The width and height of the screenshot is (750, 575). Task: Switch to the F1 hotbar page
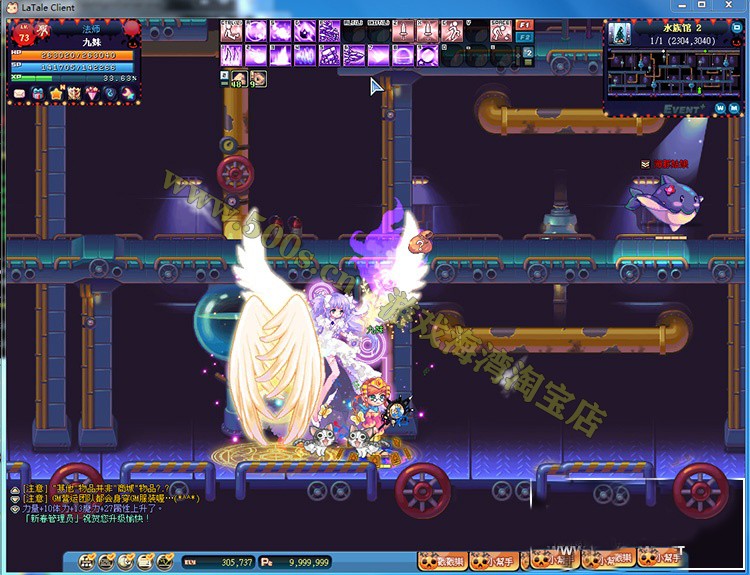526,24
